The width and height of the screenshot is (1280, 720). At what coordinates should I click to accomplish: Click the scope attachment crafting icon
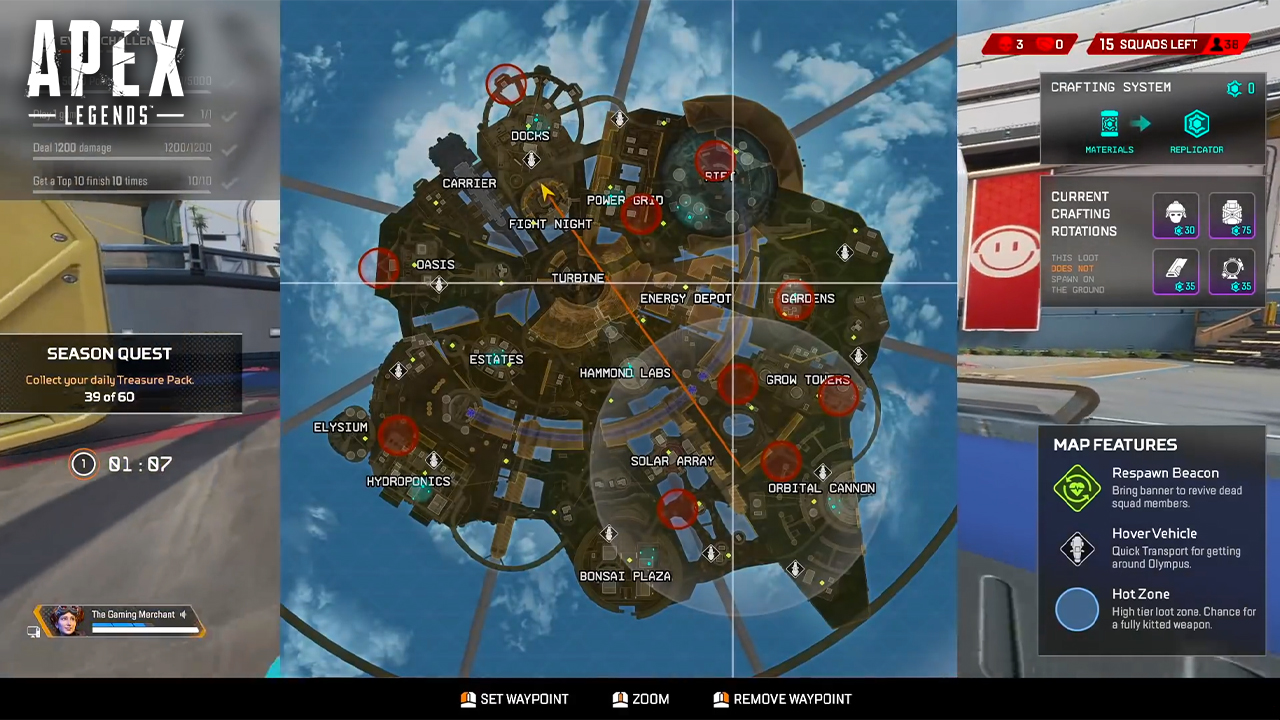click(1232, 270)
